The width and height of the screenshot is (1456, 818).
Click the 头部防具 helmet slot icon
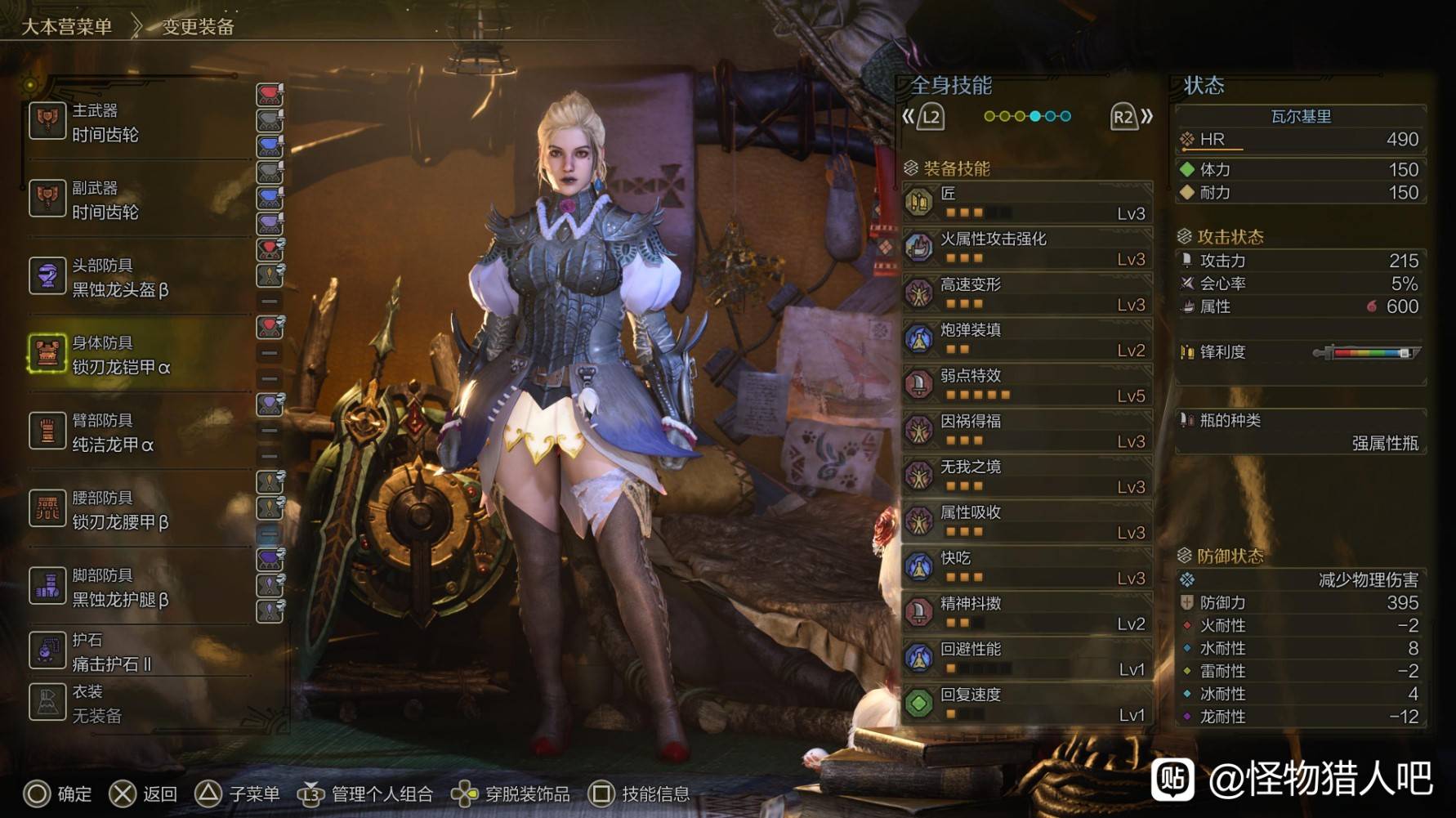(x=47, y=276)
